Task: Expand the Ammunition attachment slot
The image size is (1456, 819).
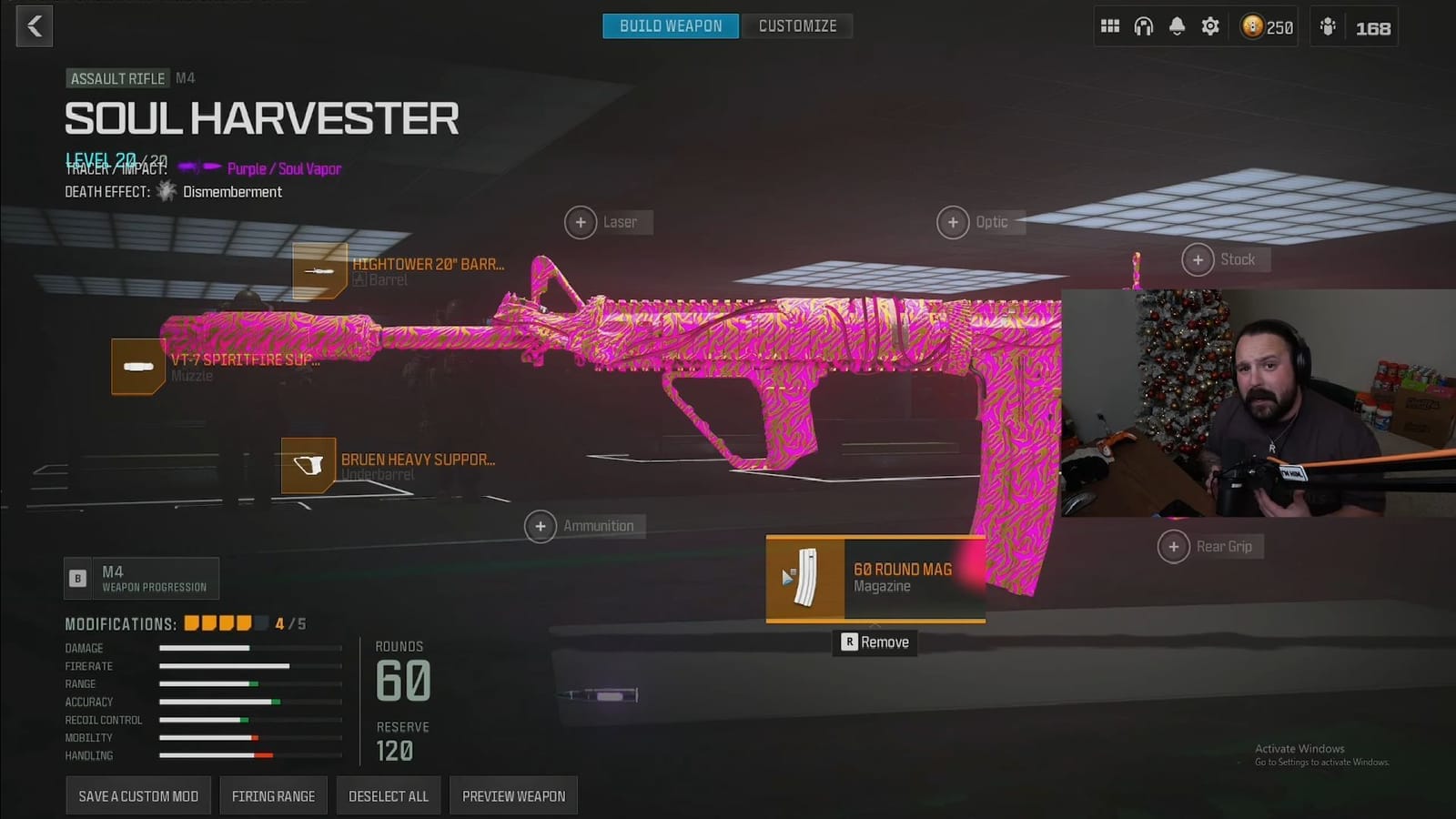Action: pyautogui.click(x=541, y=526)
